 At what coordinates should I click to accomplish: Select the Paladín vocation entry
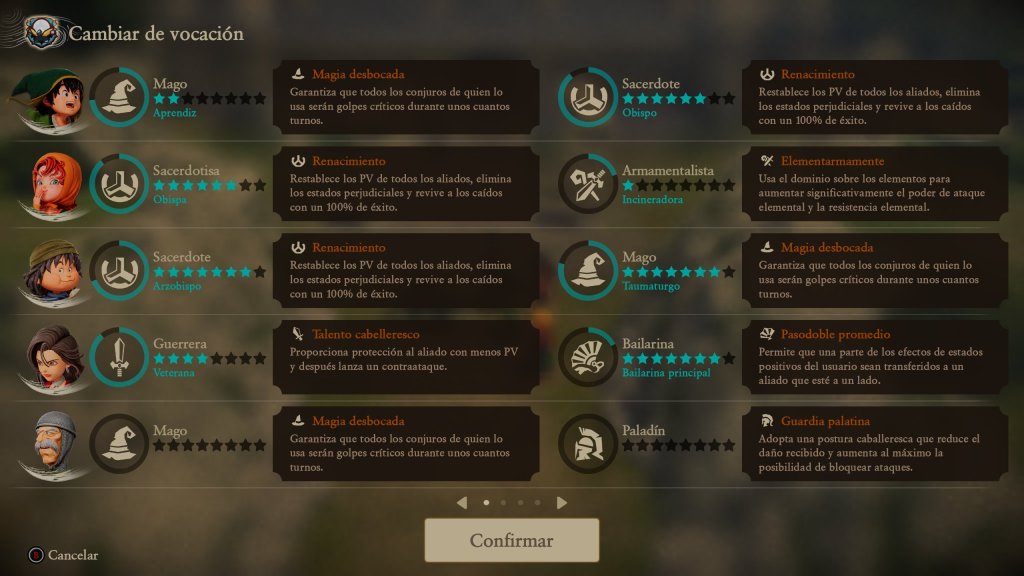[650, 443]
